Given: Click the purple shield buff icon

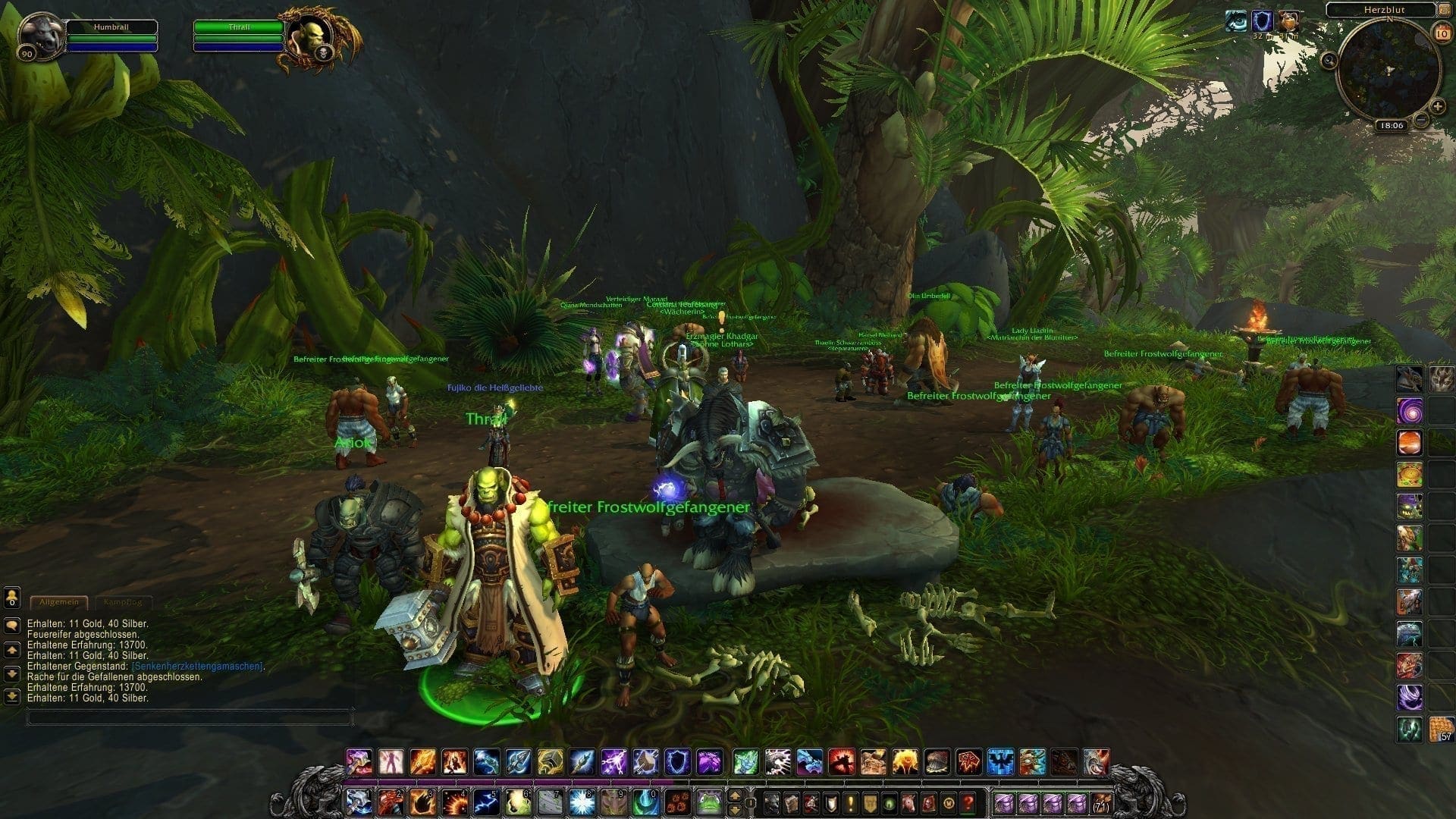Looking at the screenshot, I should [x=1262, y=21].
